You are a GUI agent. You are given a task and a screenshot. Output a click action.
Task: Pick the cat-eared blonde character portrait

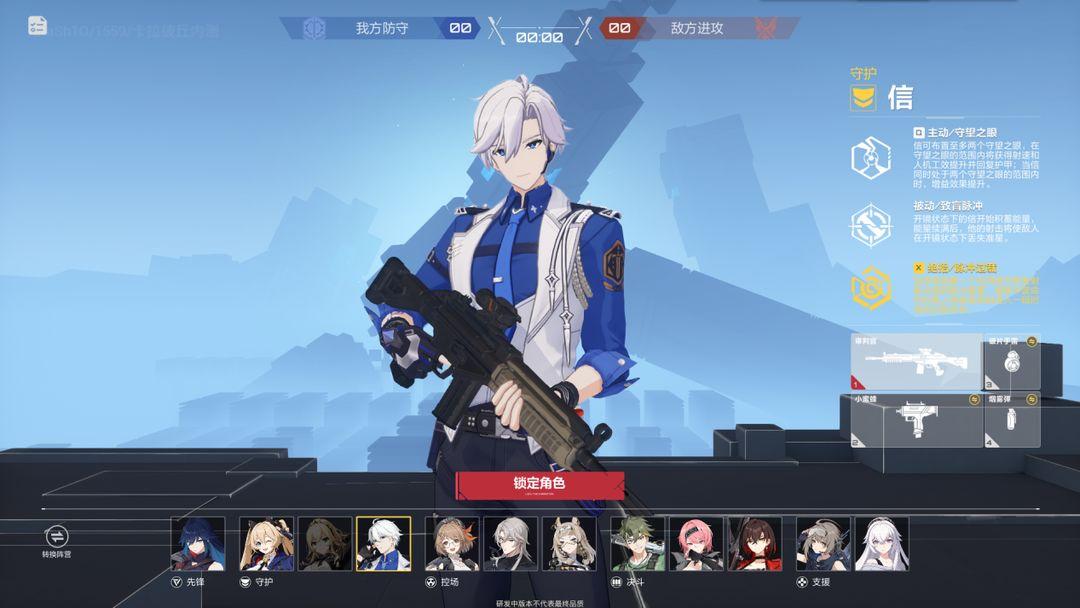point(569,543)
